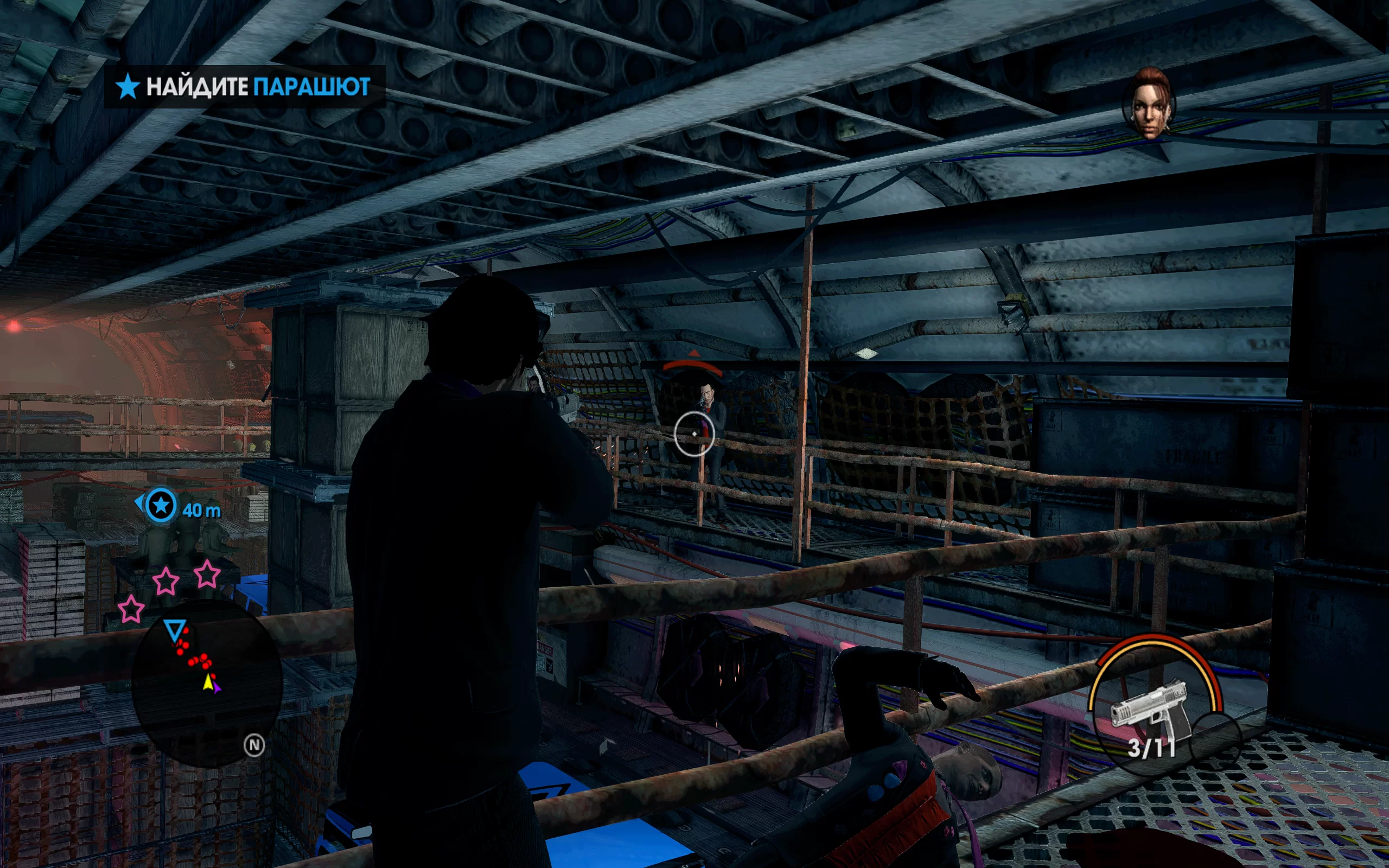
Task: Select the red-haired companion portrait
Action: coord(1149,103)
